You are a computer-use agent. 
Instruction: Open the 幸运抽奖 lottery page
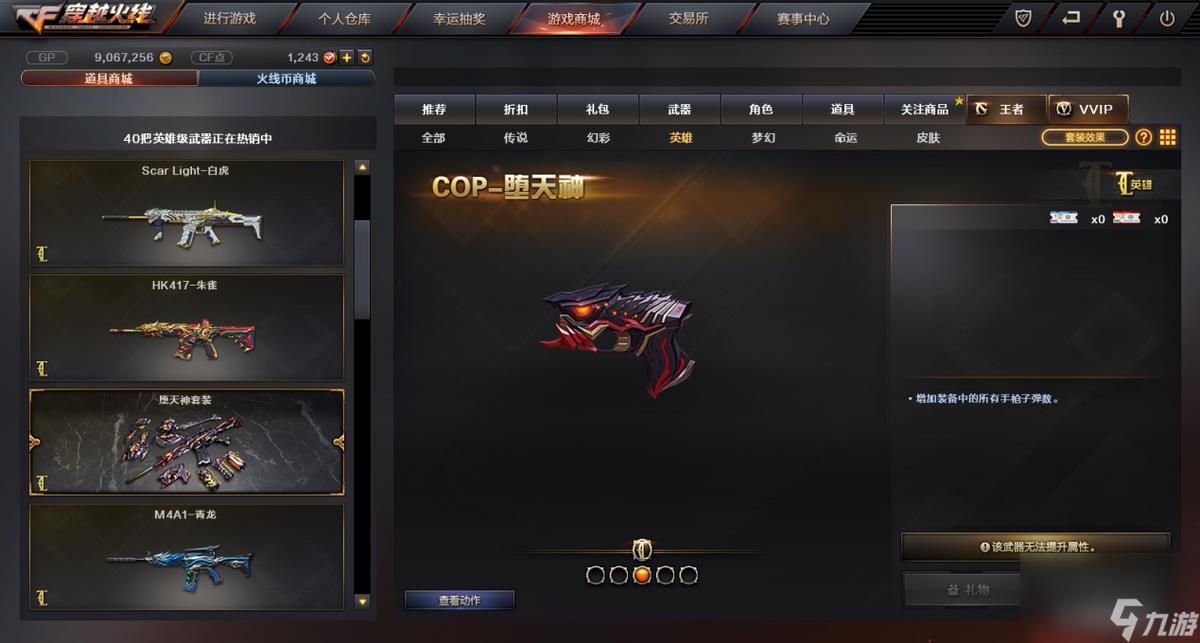(461, 18)
